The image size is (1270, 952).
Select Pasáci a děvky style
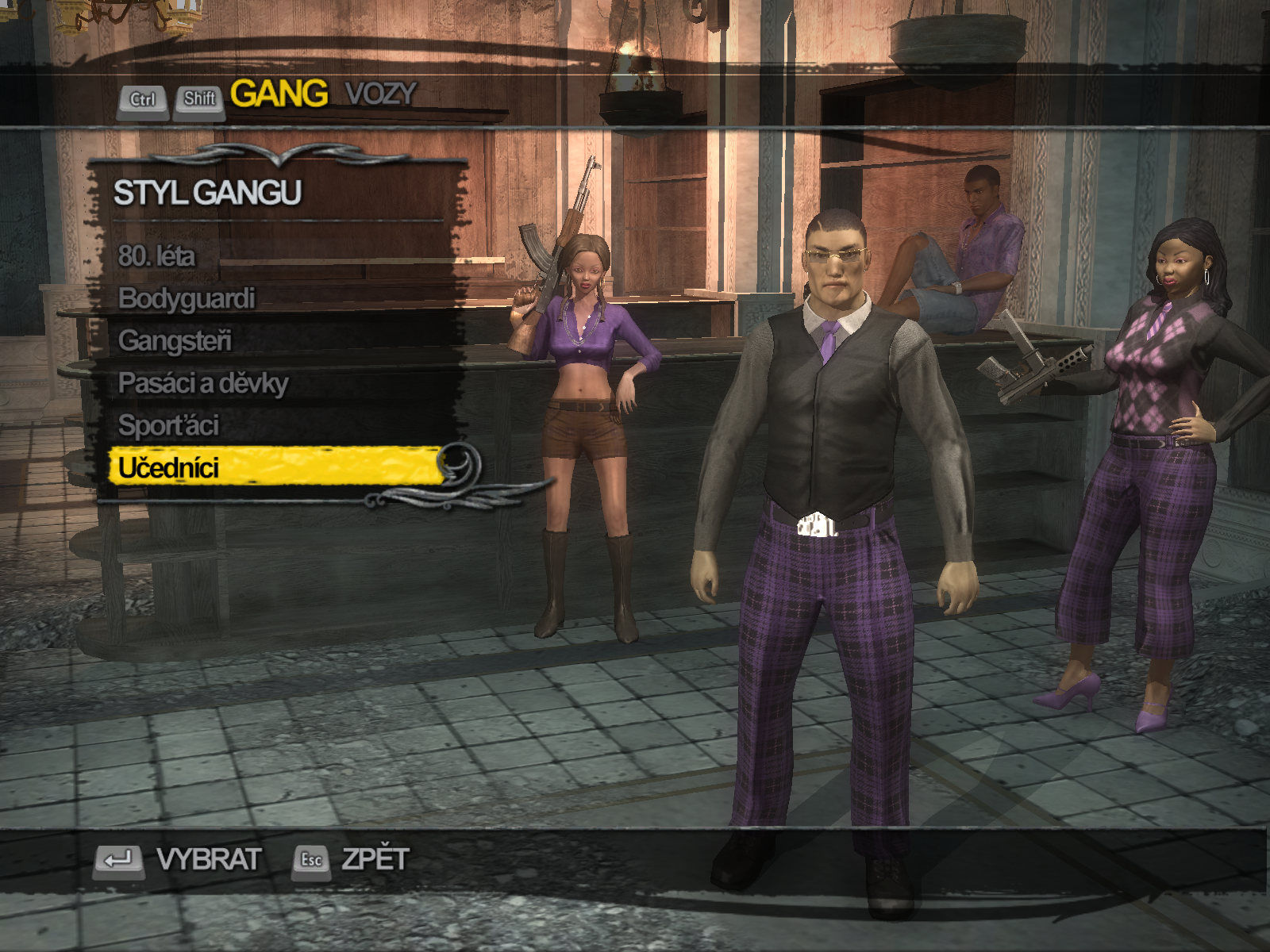tap(203, 383)
